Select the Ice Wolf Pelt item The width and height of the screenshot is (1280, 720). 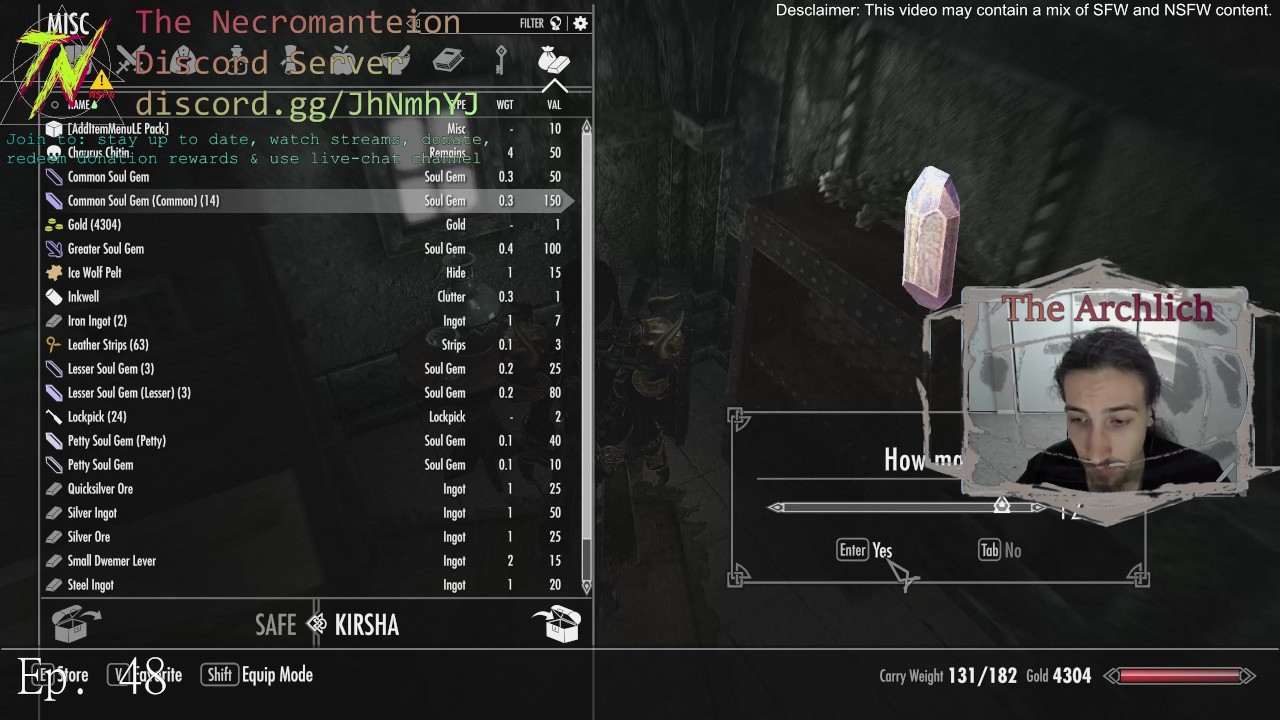(x=94, y=273)
